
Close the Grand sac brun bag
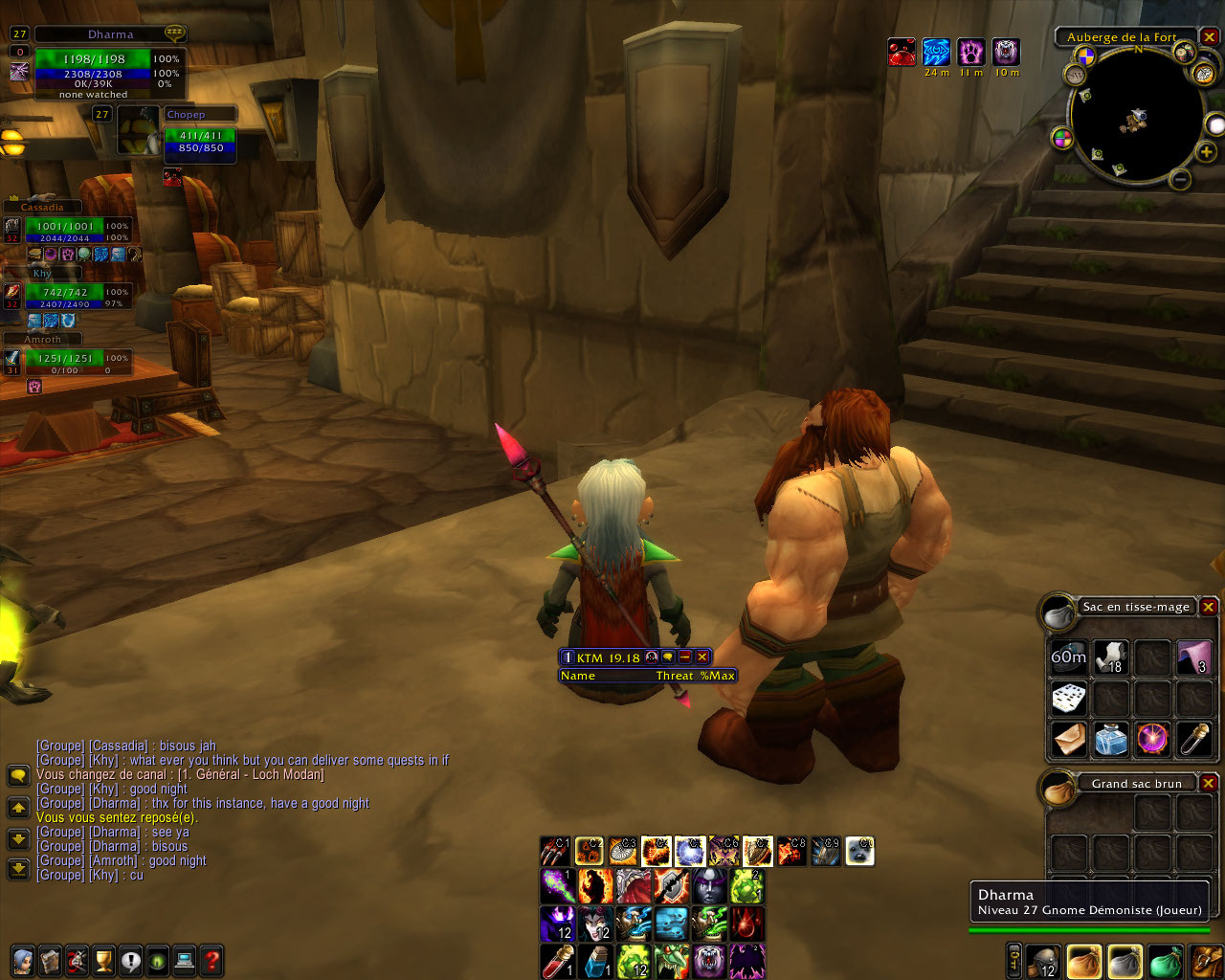(x=1209, y=783)
